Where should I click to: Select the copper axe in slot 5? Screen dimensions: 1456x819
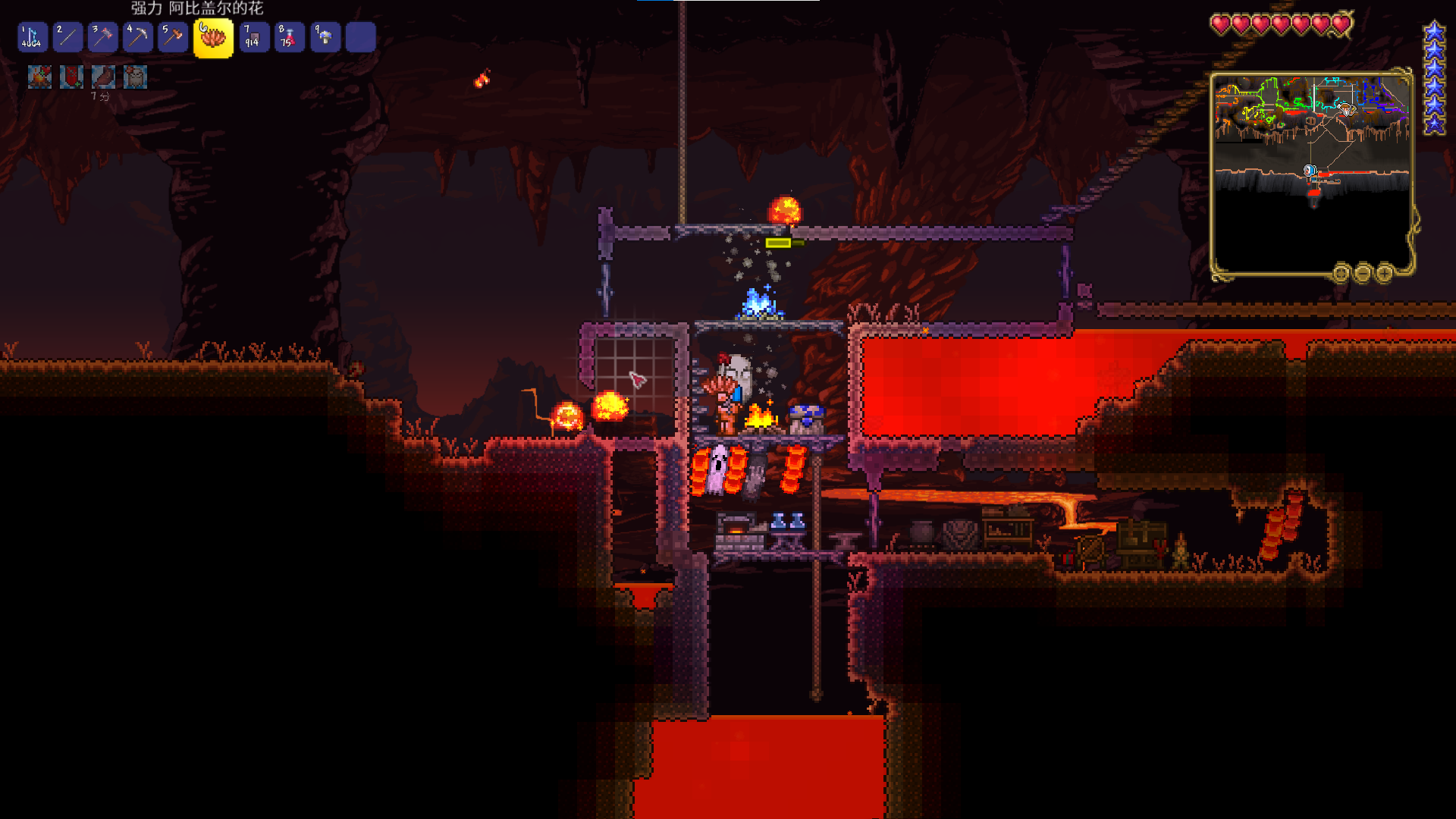pos(173,37)
